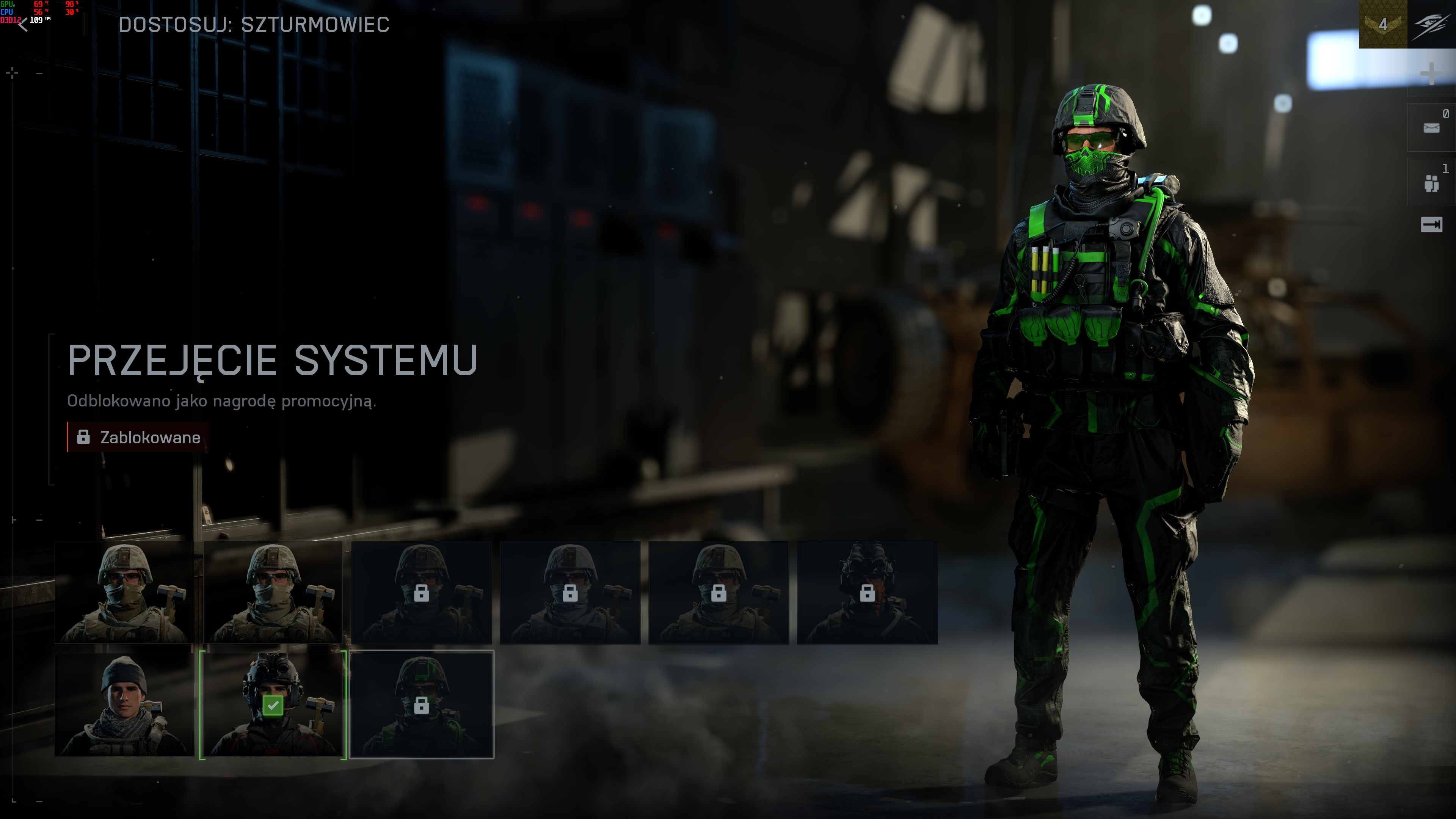
Task: Click the arrow-to-bar side panel icon
Action: [1431, 225]
